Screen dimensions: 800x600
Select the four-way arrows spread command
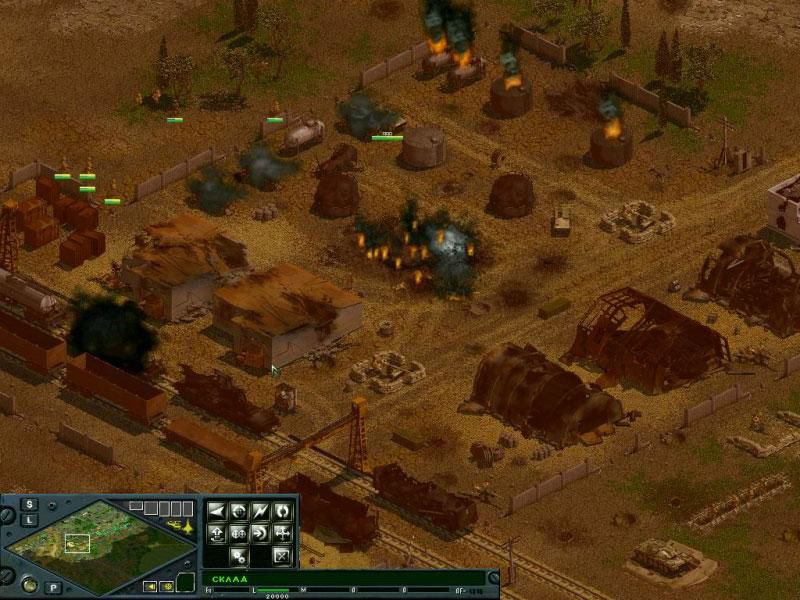(283, 532)
